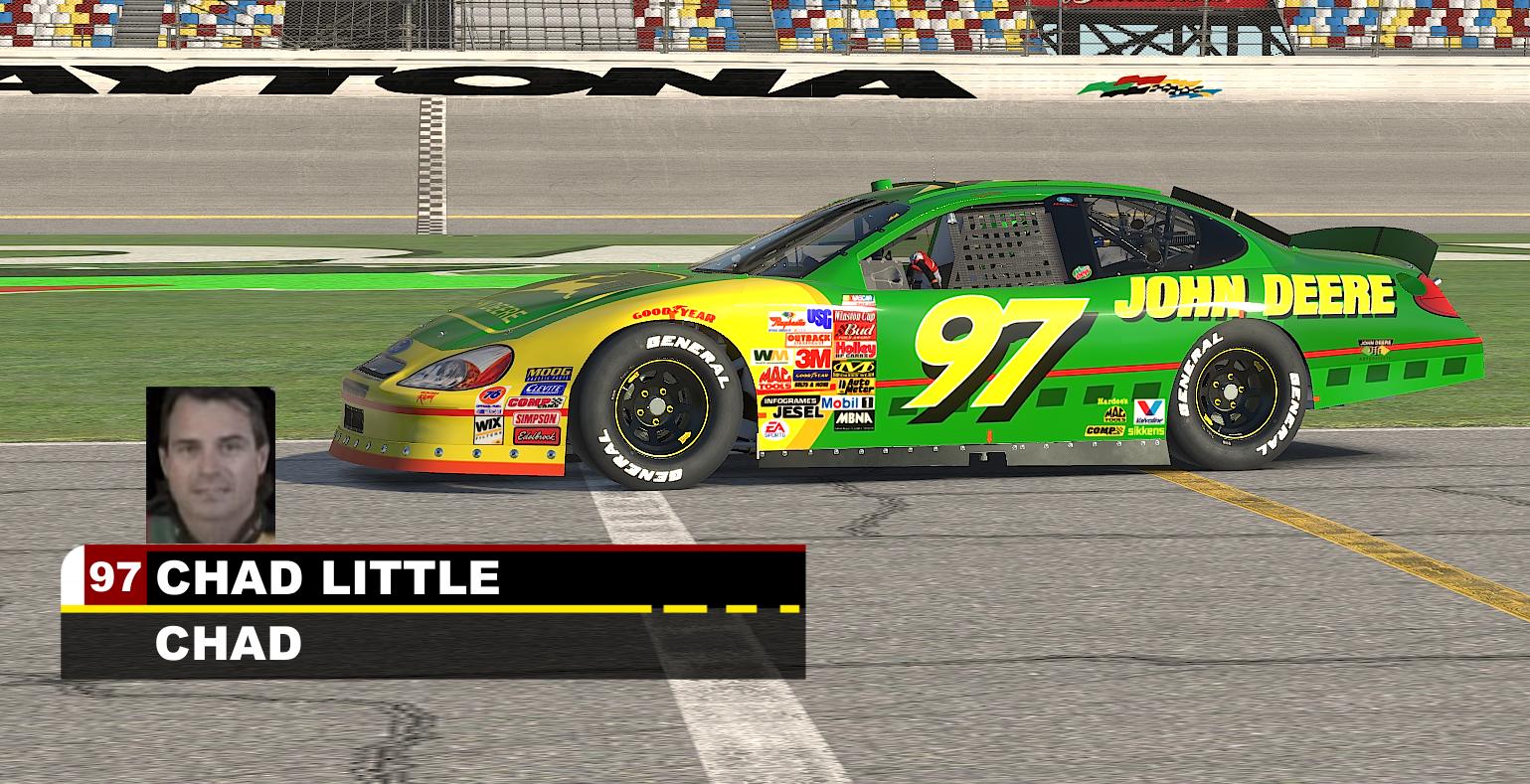This screenshot has height=784, width=1530.
Task: Select the Winston Cup Series decal
Action: pyautogui.click(x=854, y=316)
